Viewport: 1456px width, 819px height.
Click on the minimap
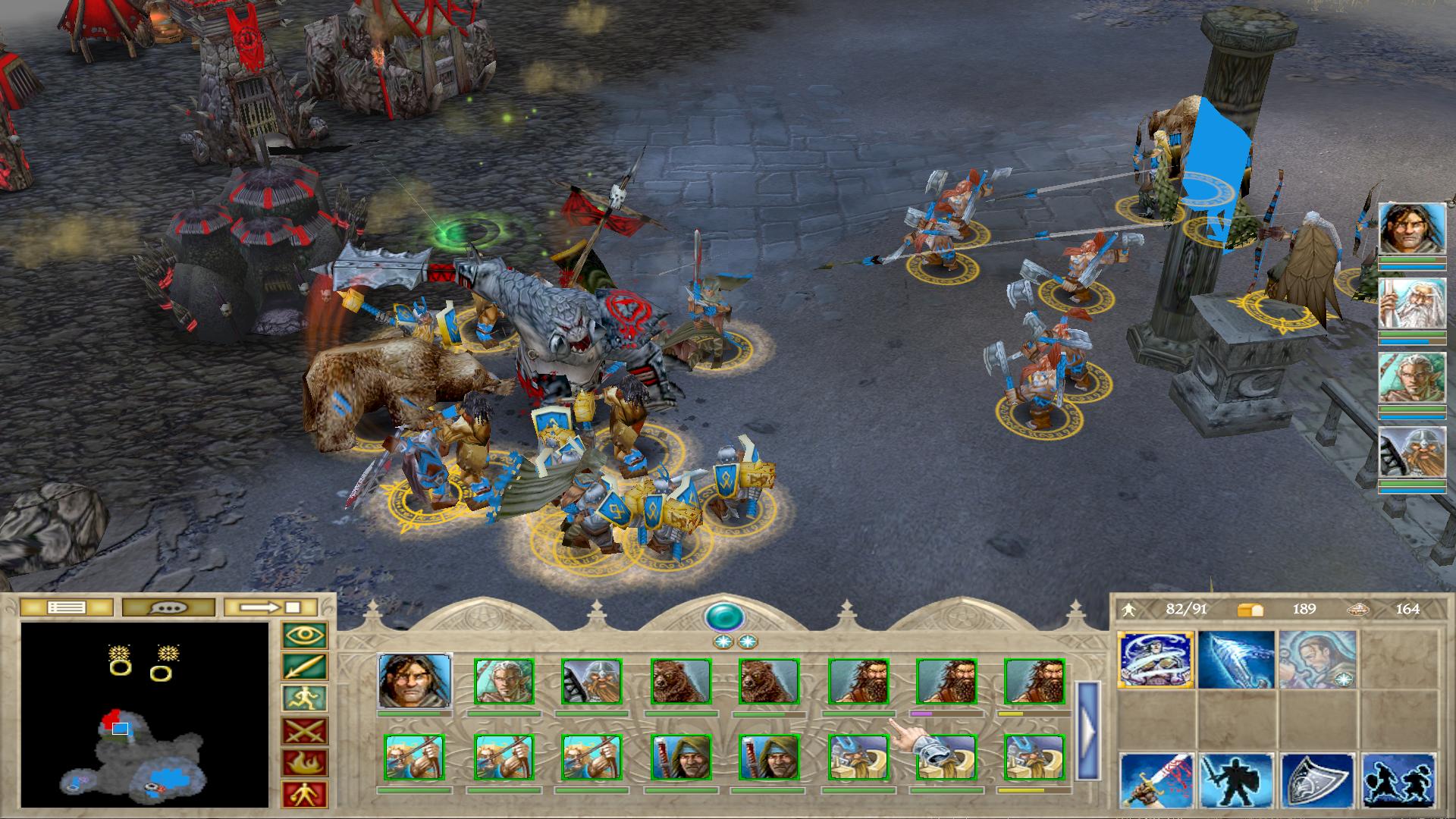[x=145, y=714]
